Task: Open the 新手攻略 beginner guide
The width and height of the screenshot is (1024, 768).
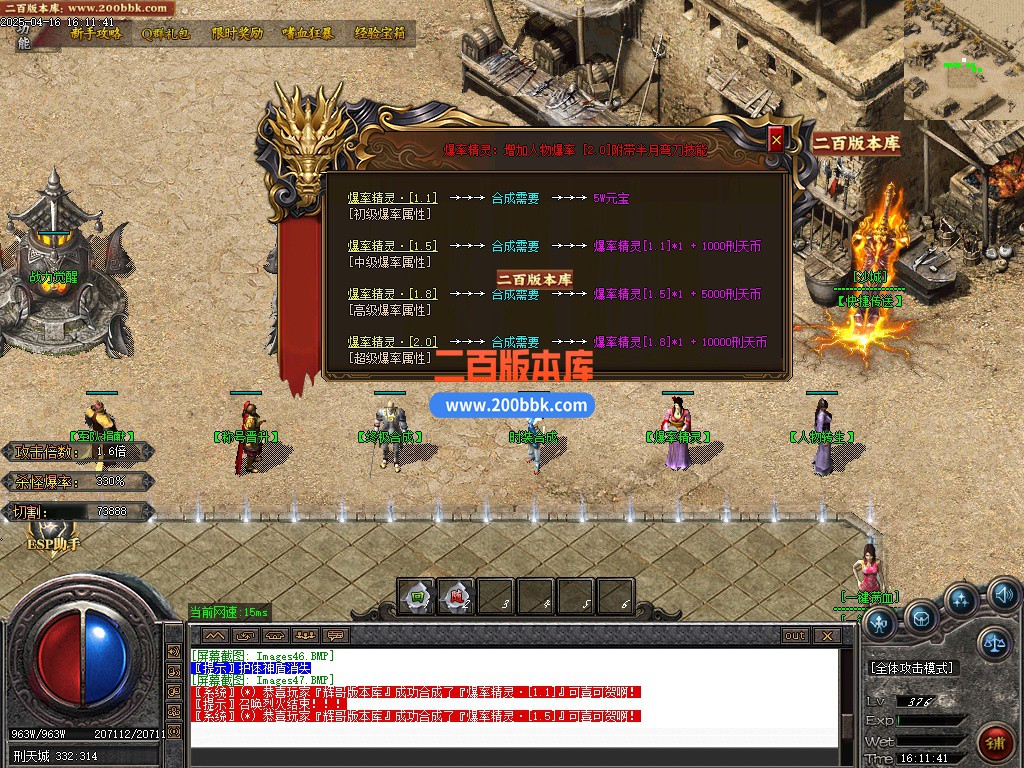Action: tap(96, 33)
